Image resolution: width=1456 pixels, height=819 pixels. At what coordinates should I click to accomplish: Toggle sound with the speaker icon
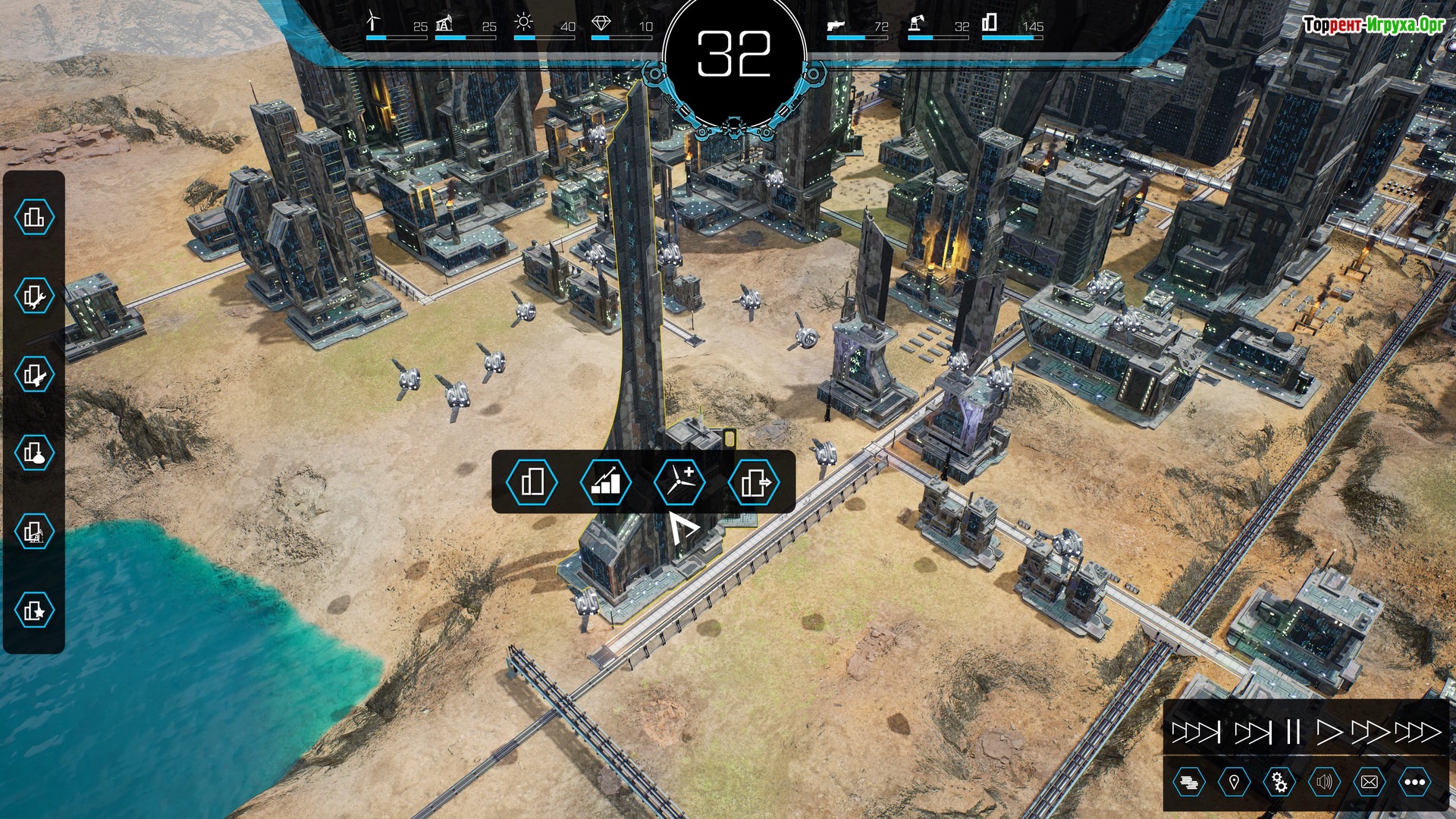tap(1324, 782)
